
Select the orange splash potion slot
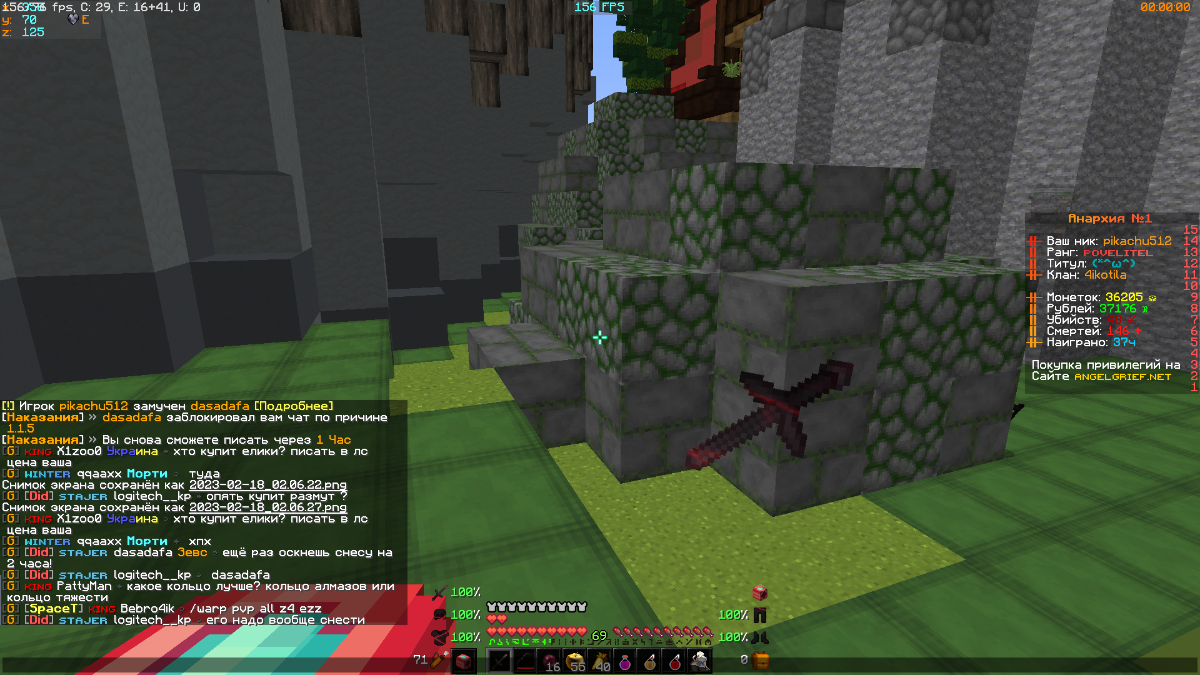650,661
